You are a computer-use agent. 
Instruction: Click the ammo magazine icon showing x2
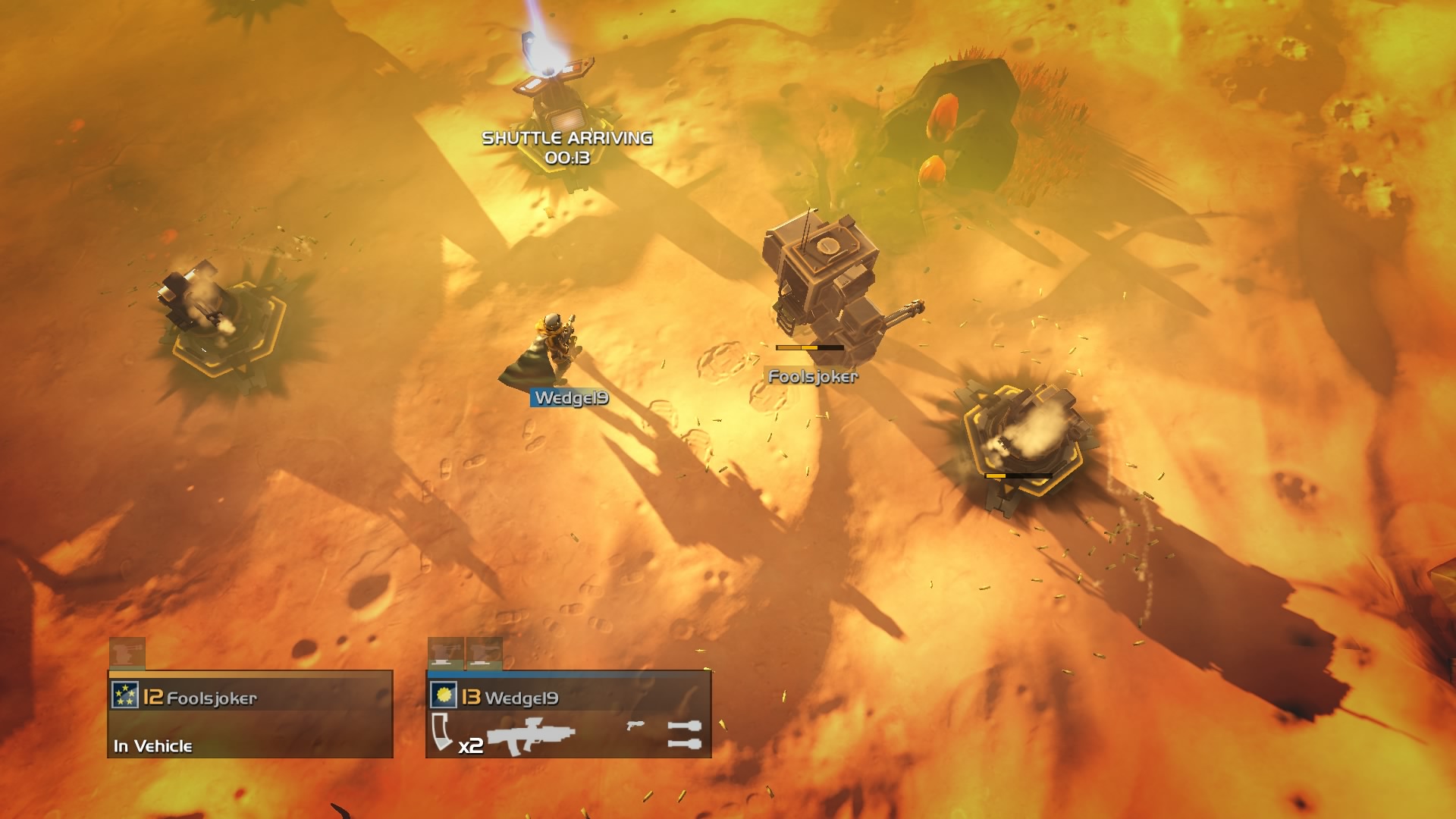[441, 732]
